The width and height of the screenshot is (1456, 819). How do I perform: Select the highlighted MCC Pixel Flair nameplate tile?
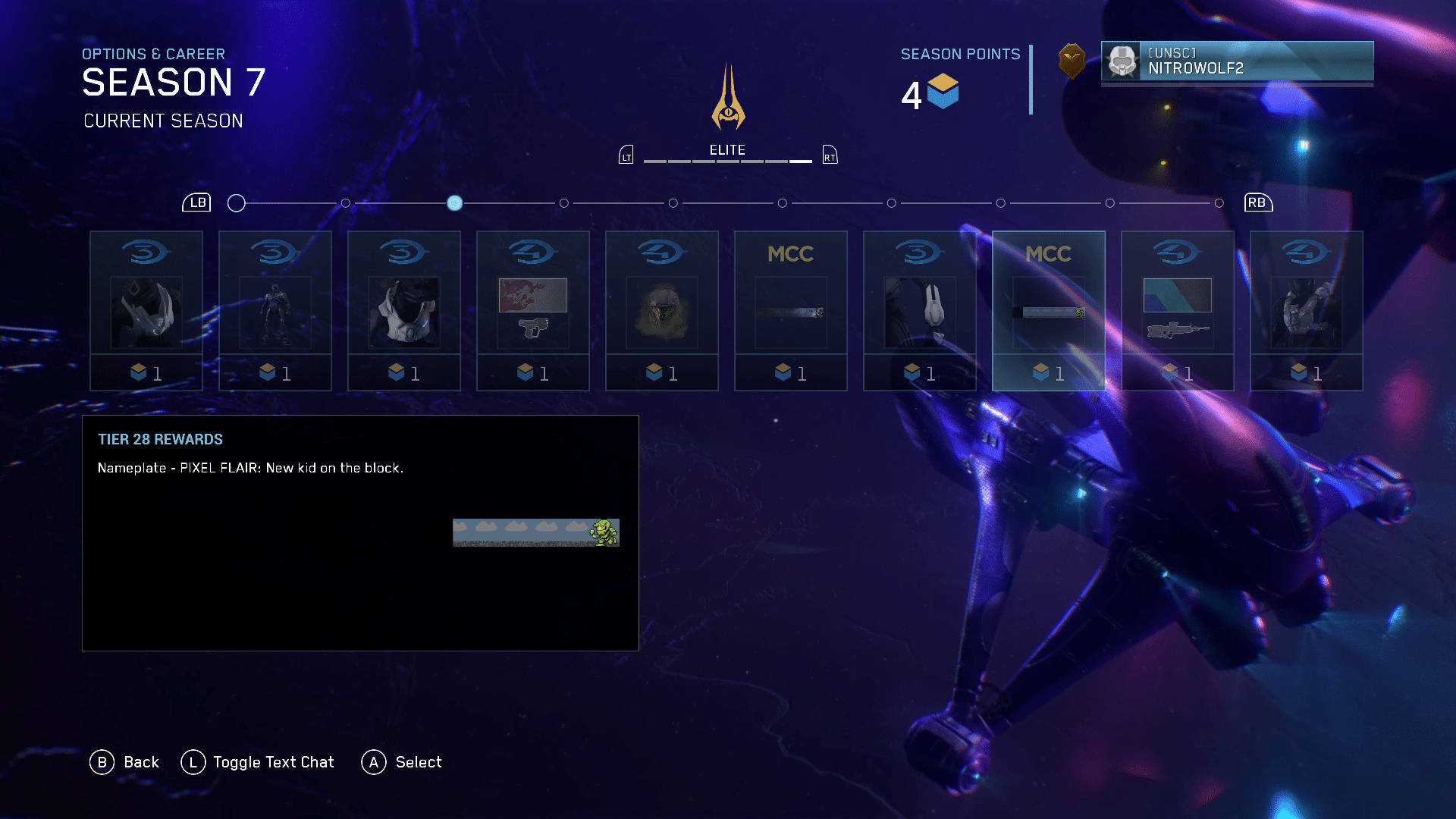(x=1049, y=311)
